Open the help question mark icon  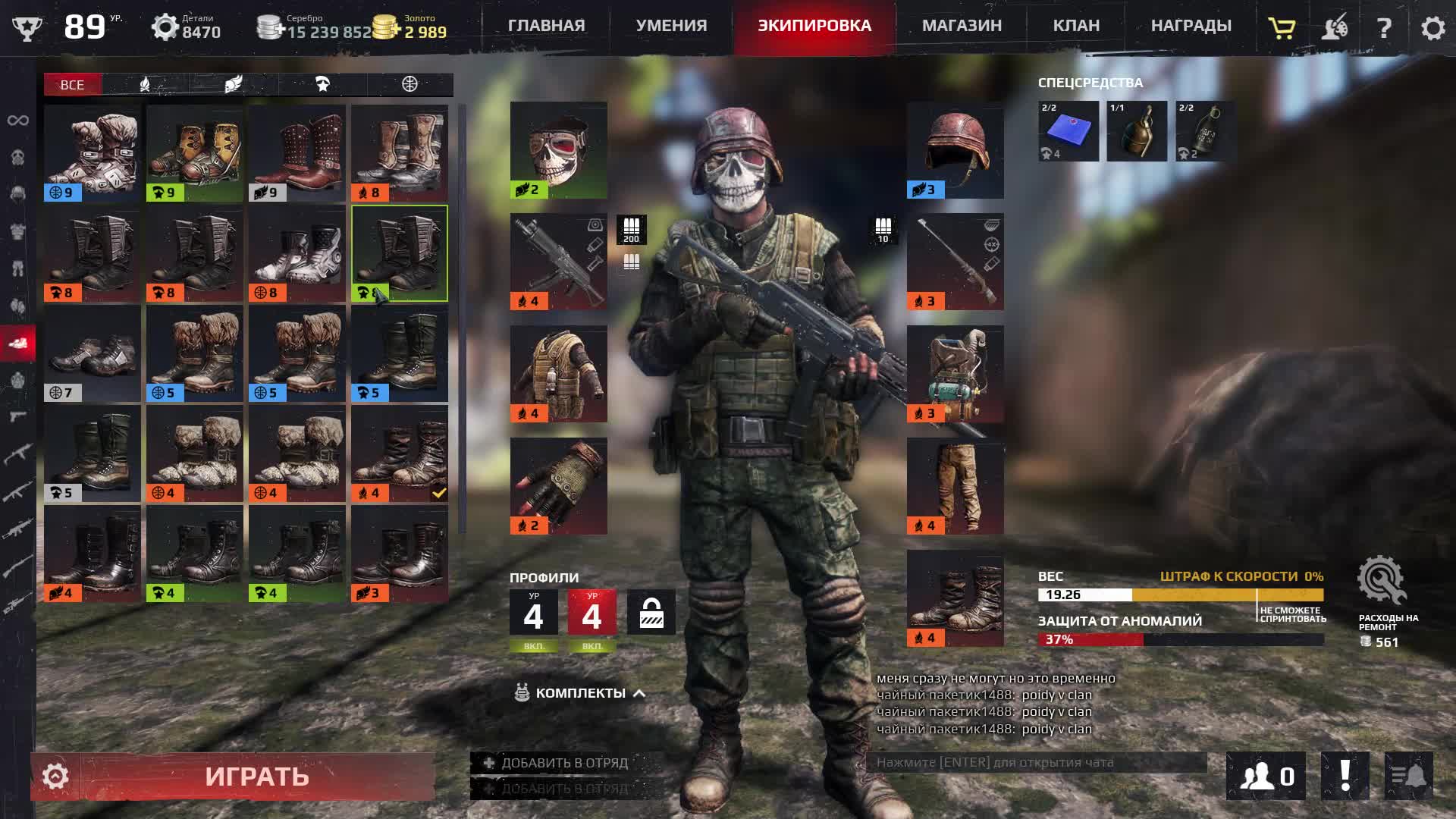1386,29
